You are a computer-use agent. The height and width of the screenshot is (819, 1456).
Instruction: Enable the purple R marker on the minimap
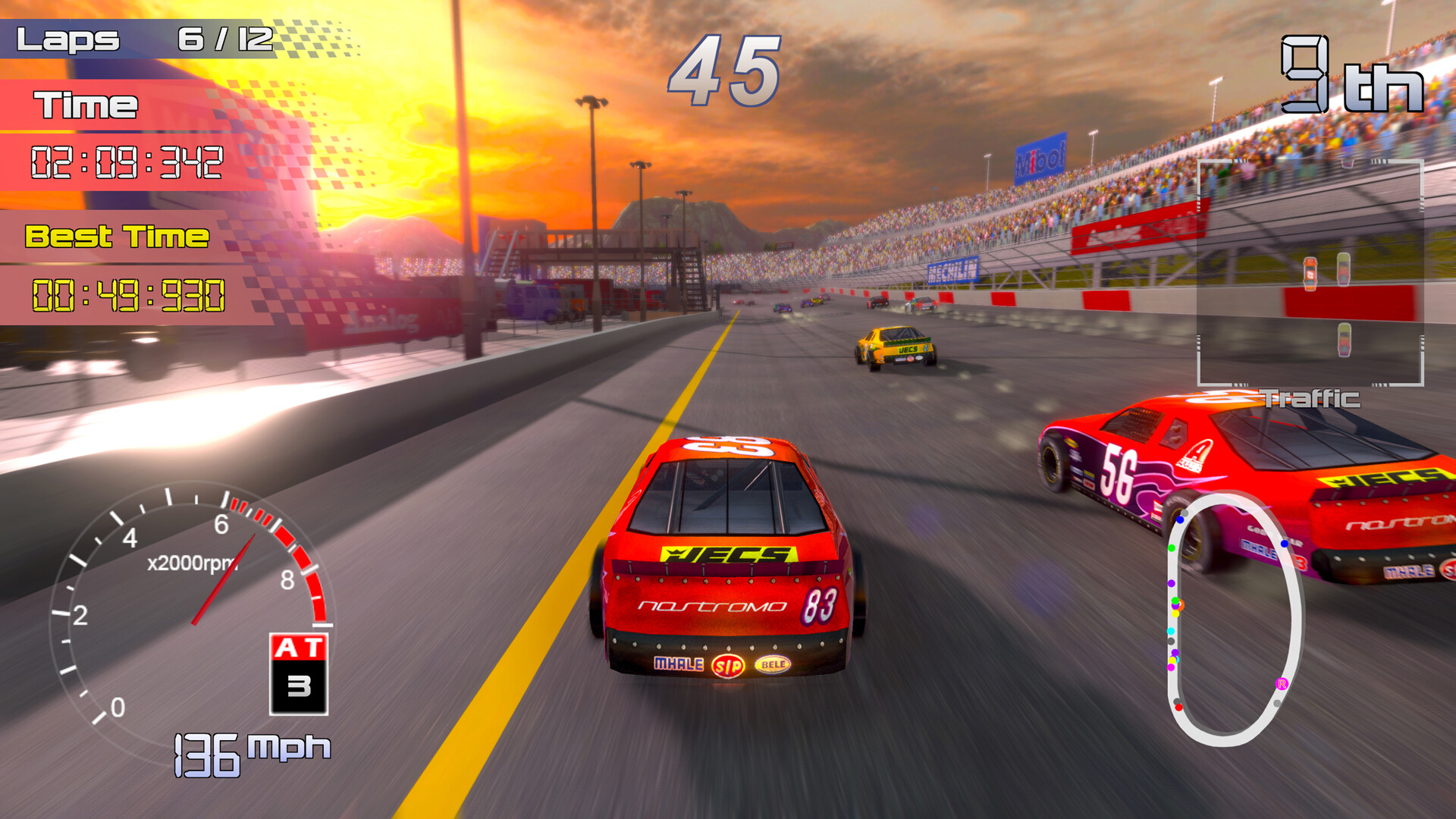pyautogui.click(x=1282, y=685)
